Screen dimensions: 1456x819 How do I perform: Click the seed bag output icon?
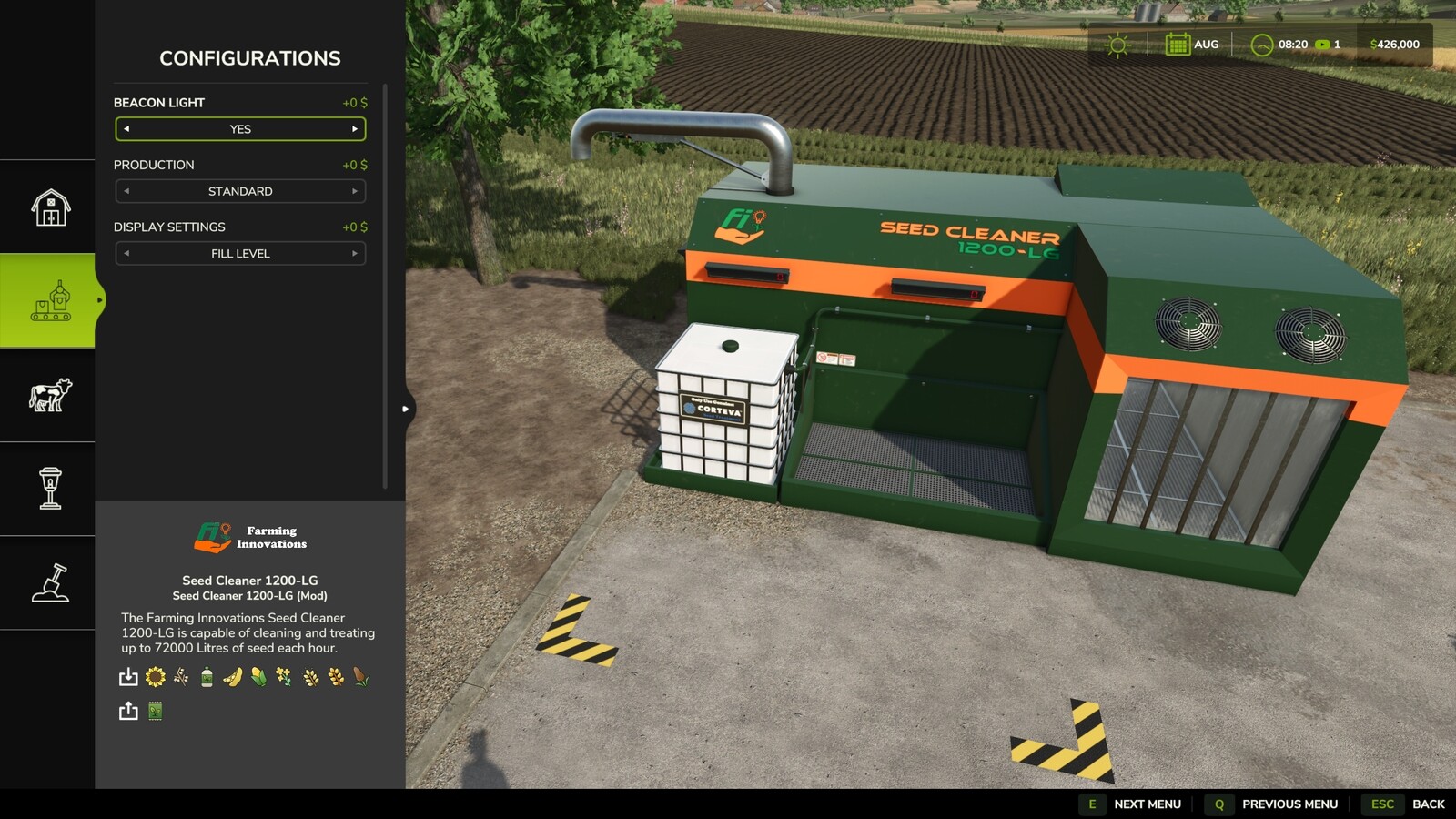155,711
